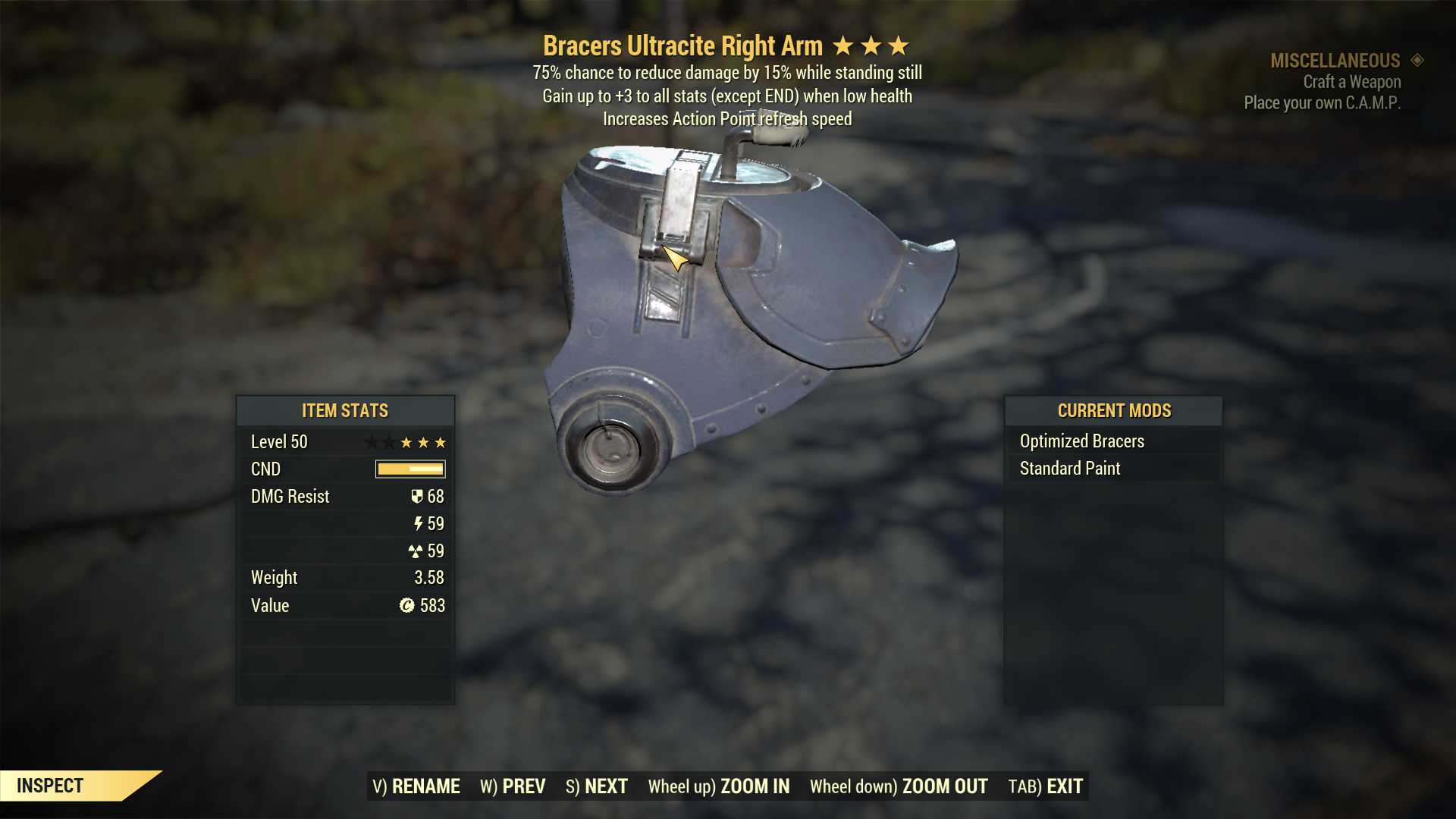Viewport: 1456px width, 819px height.
Task: Select the Optimized Bracers mod row
Action: click(x=1112, y=441)
